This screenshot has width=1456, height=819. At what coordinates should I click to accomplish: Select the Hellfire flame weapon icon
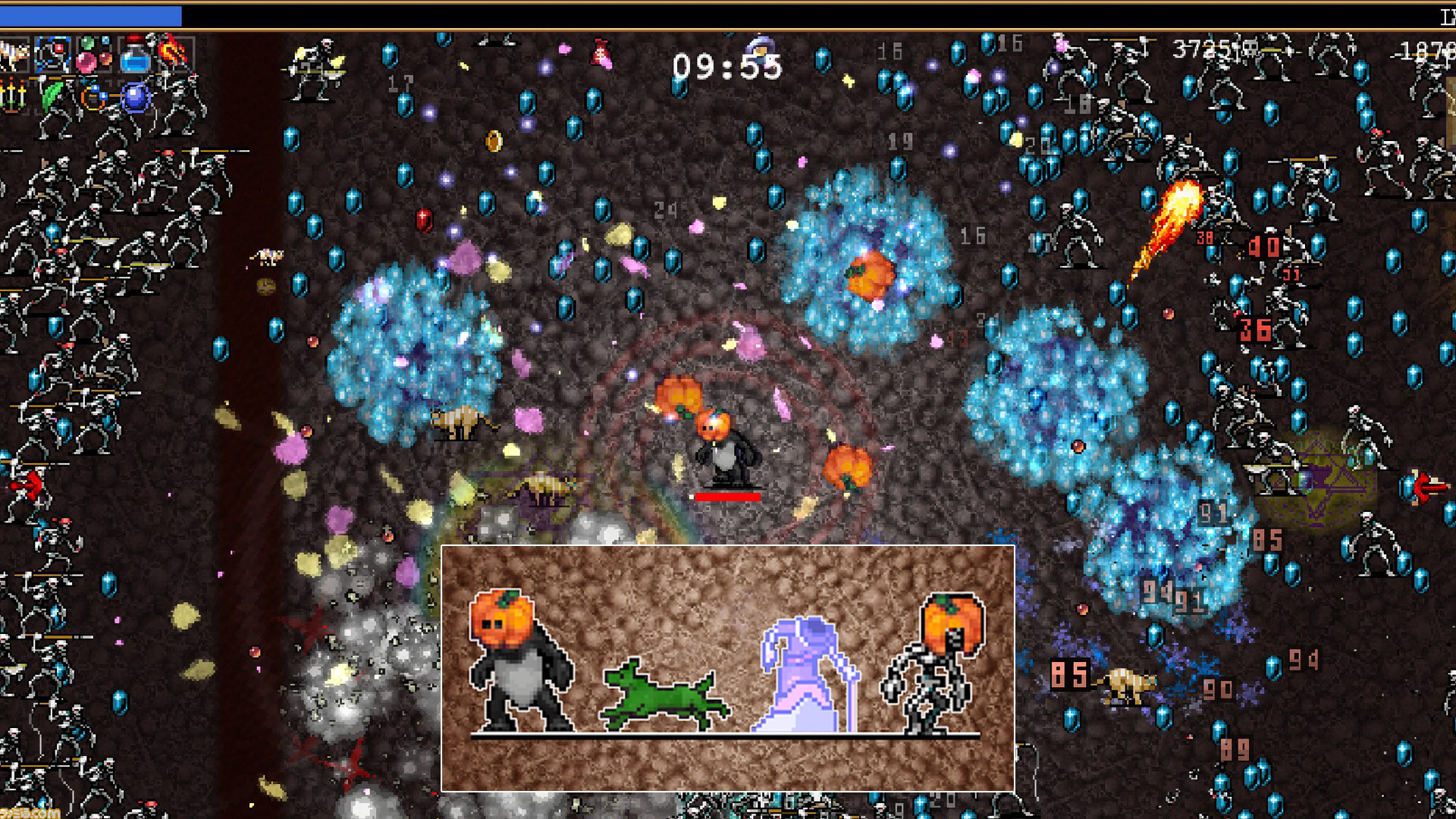(x=171, y=53)
